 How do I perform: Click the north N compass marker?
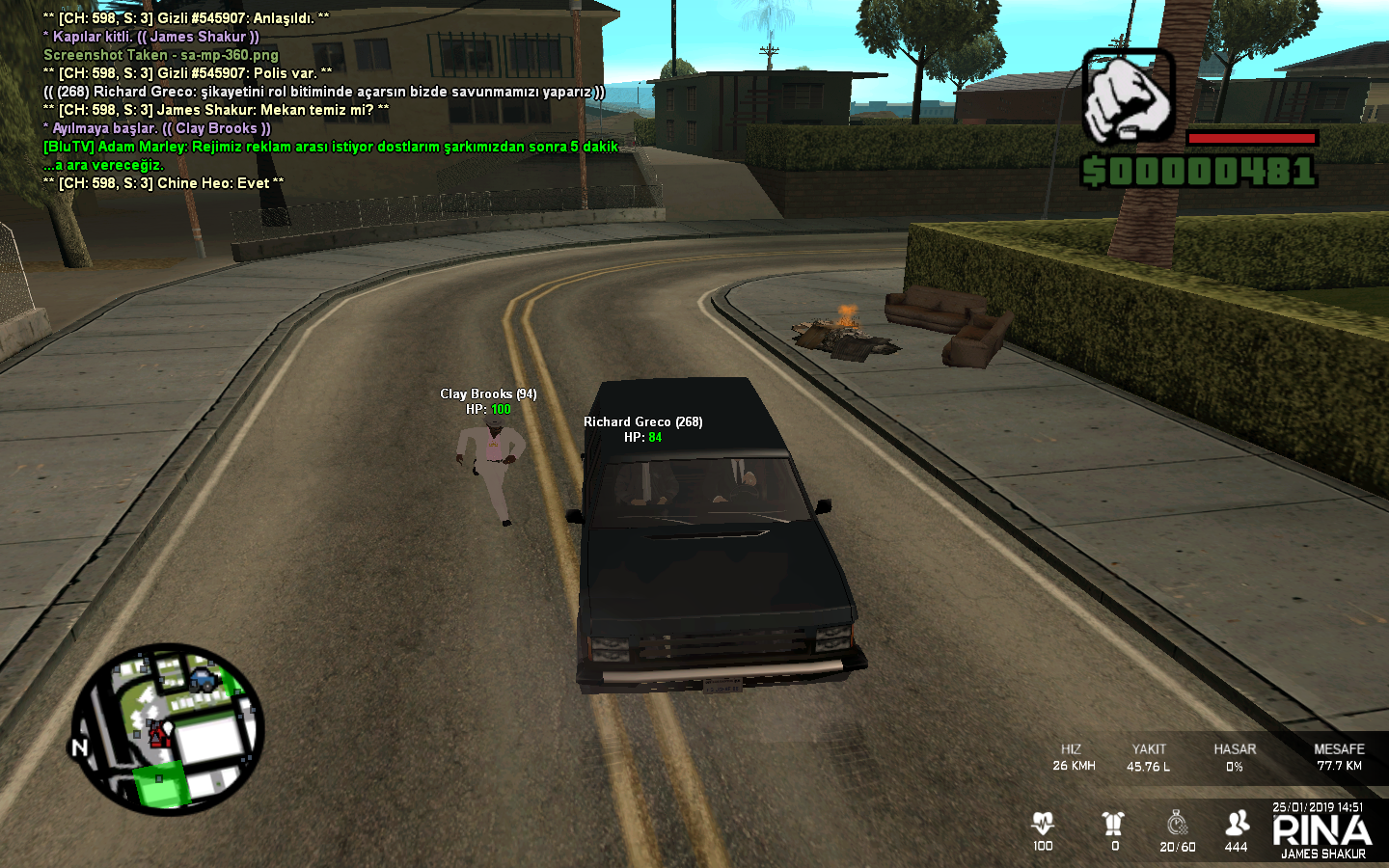tap(80, 747)
